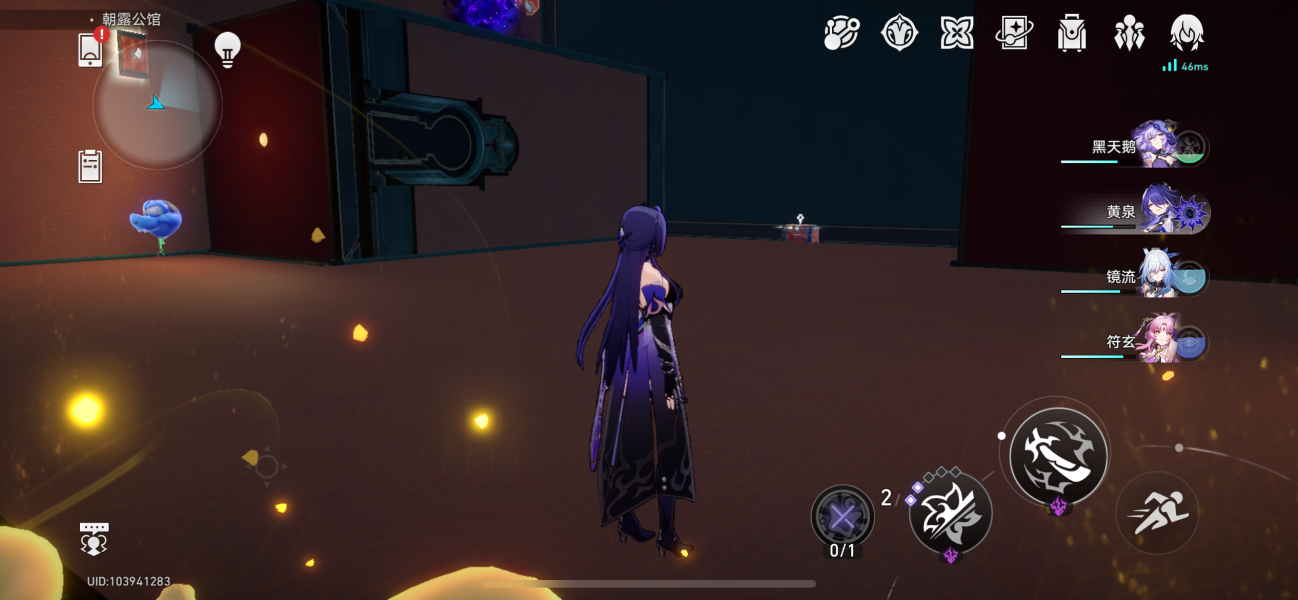Activate the technique skill button
This screenshot has width=1298, height=600.
click(950, 512)
